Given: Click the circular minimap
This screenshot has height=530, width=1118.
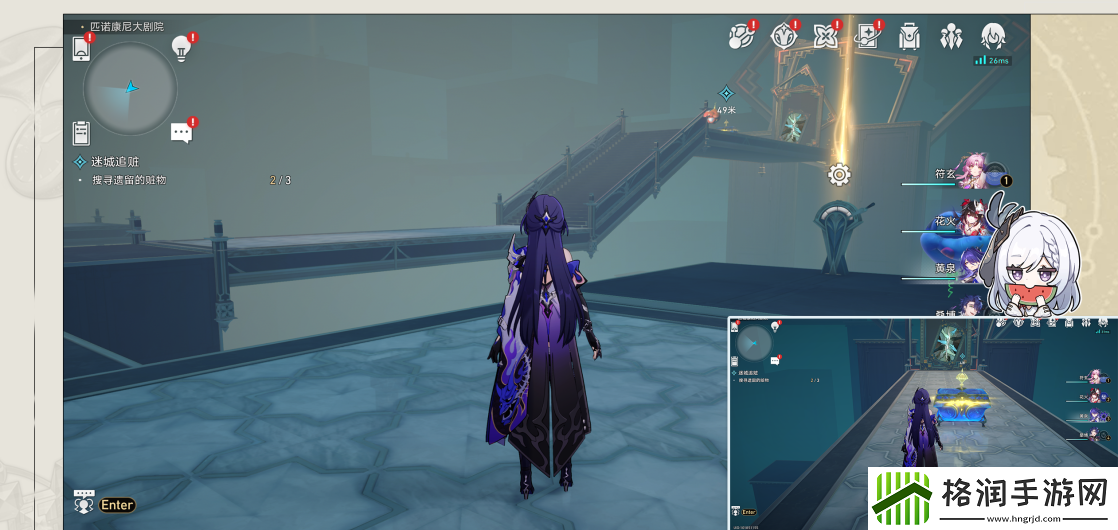Looking at the screenshot, I should pos(130,88).
